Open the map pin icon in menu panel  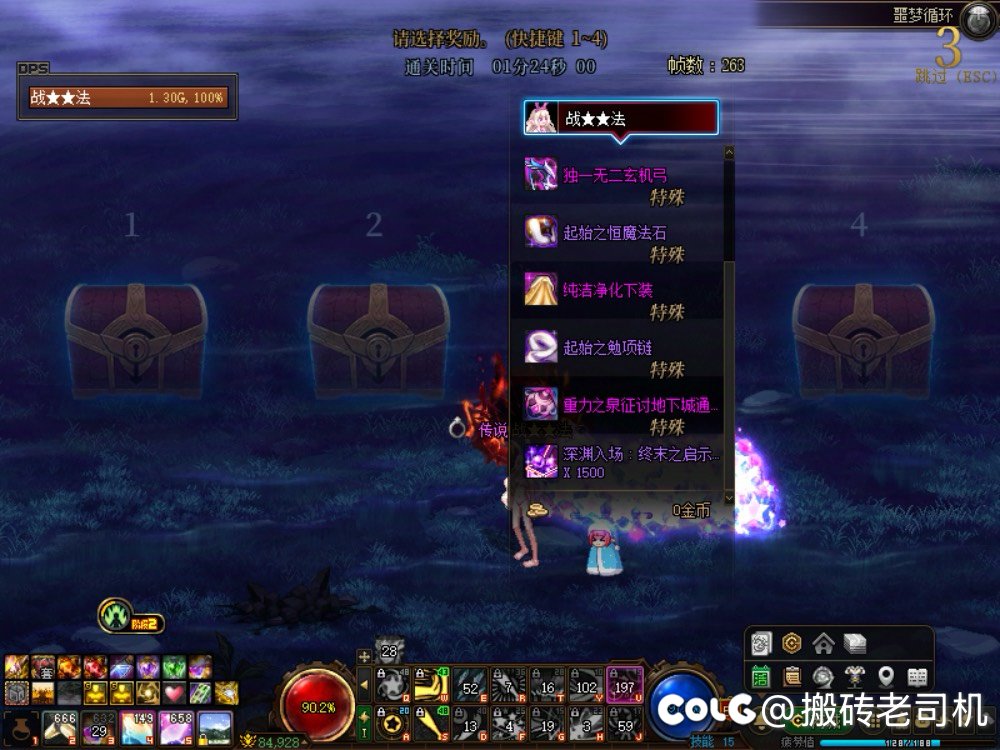886,676
